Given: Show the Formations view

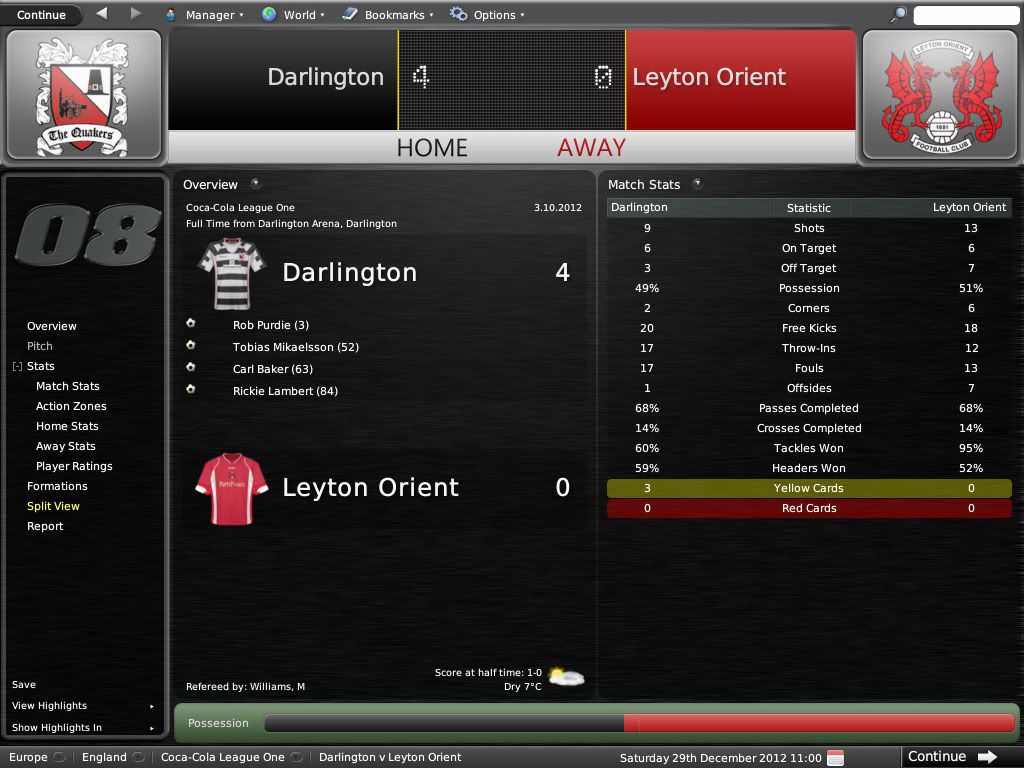Looking at the screenshot, I should [57, 486].
